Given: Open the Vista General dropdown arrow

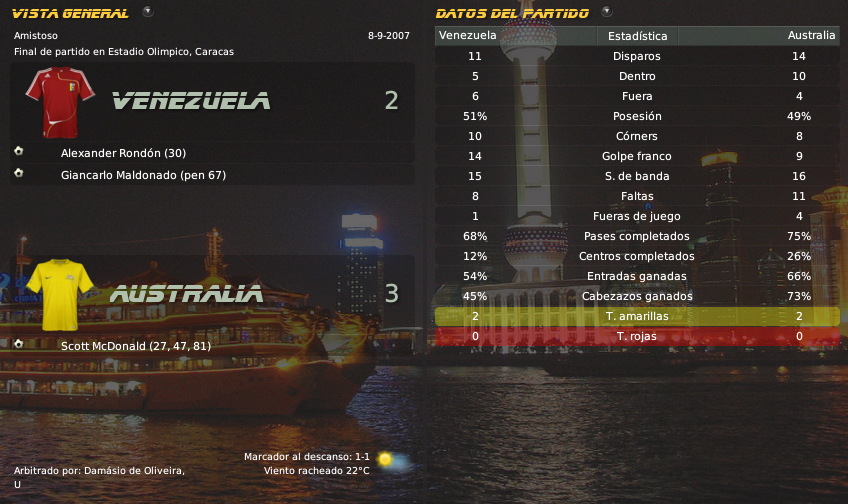Looking at the screenshot, I should coord(148,12).
